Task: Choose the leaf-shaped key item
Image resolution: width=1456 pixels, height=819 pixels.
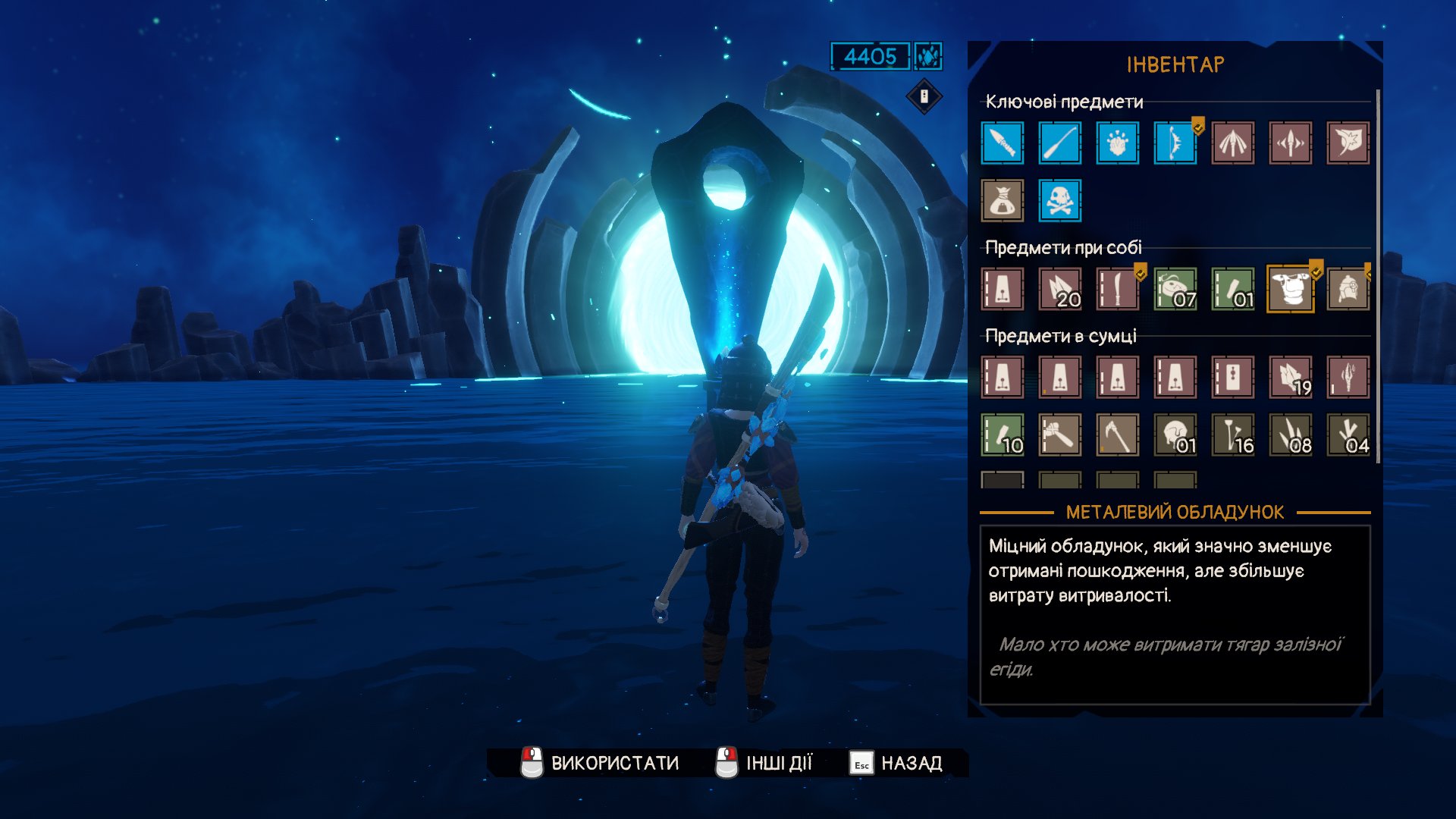Action: [1348, 143]
